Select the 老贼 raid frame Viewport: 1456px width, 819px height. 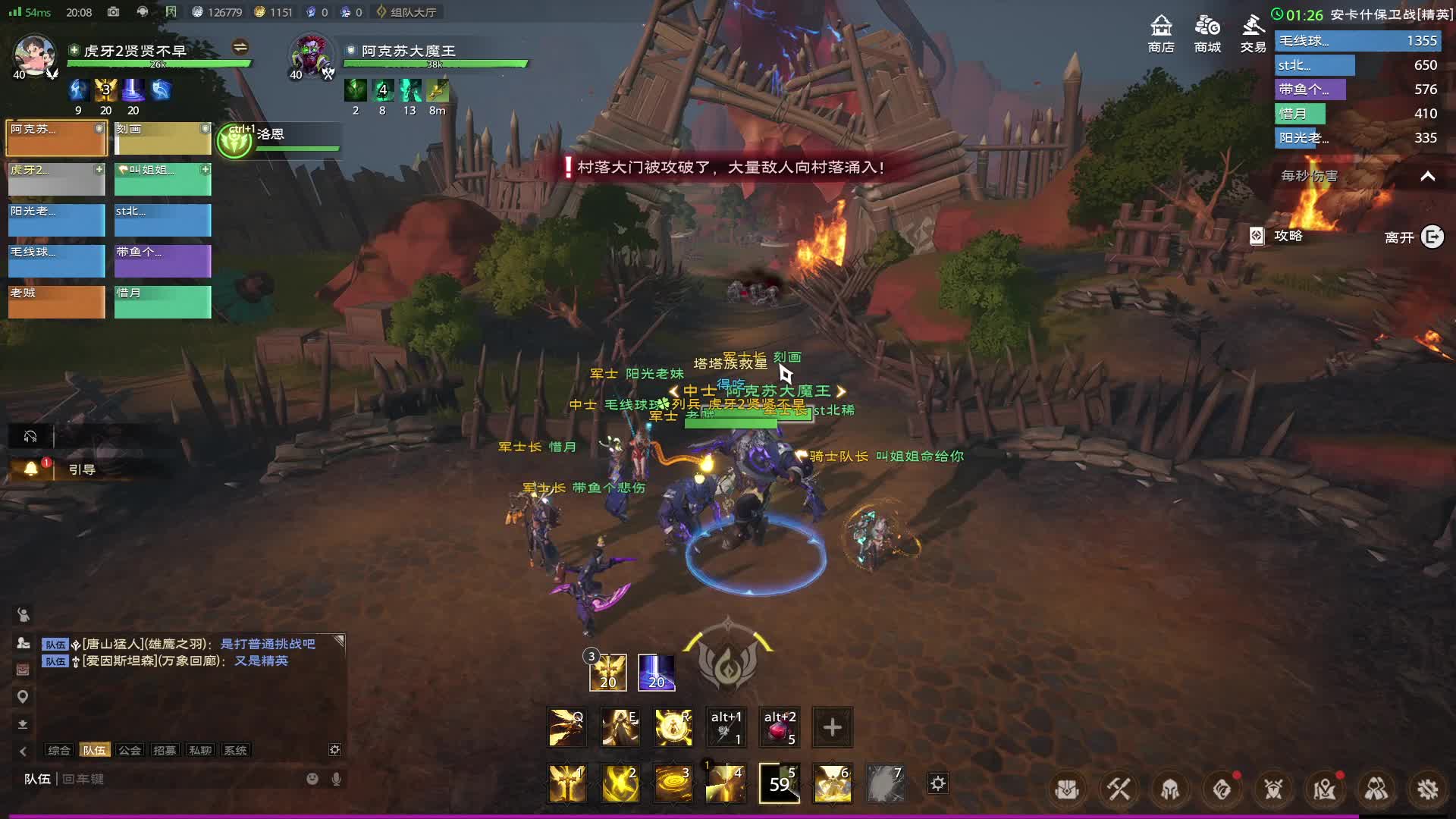[x=56, y=301]
